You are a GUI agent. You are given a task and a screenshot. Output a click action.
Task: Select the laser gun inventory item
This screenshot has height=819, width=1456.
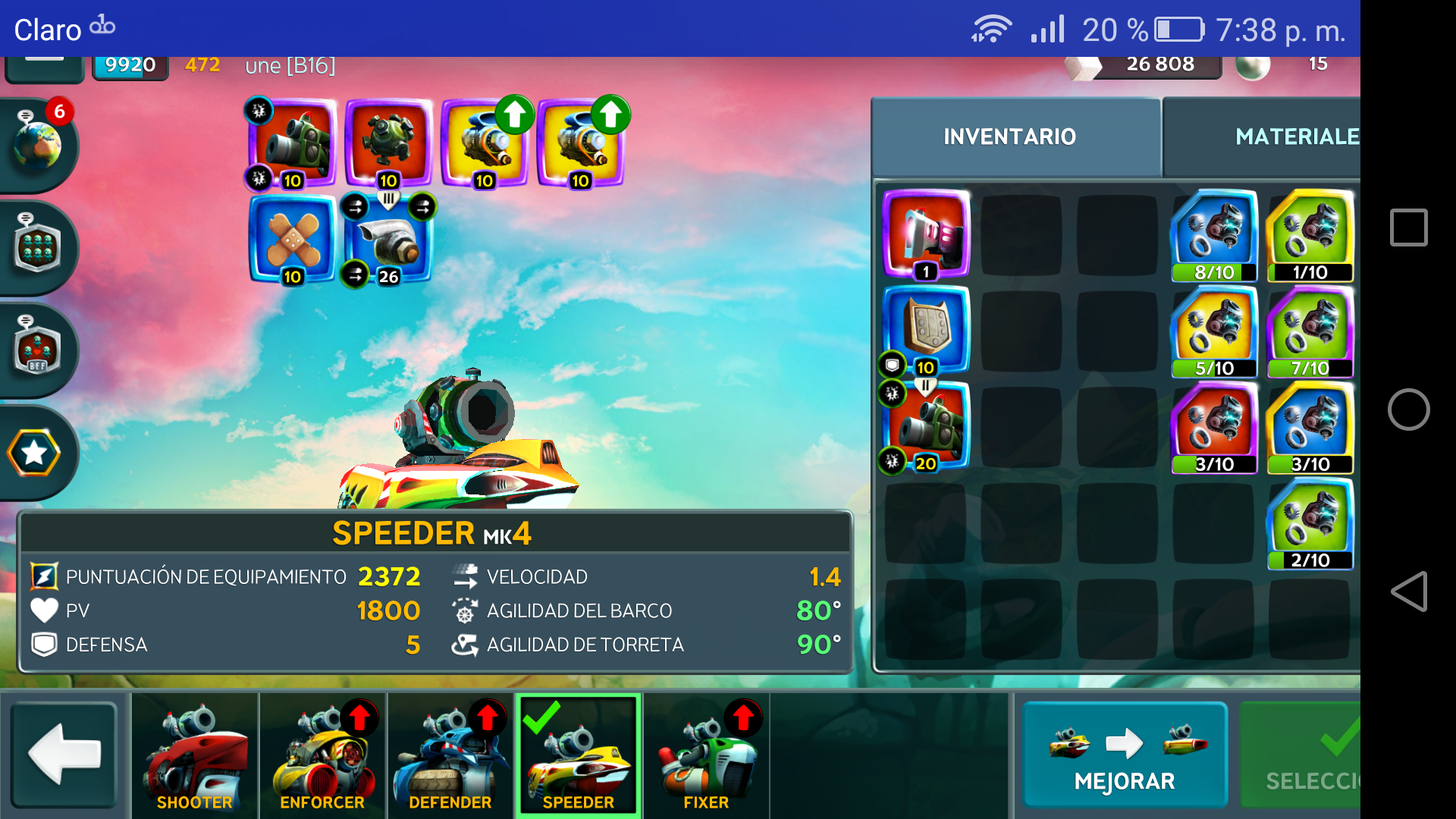tap(926, 234)
